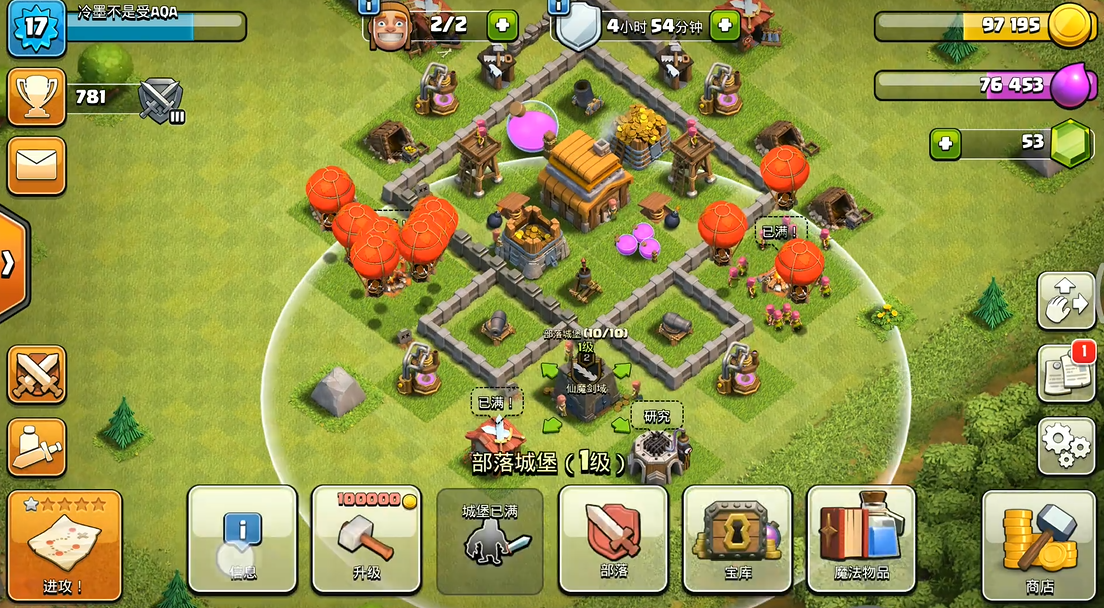Open the 宝库 treasury
Image resolution: width=1104 pixels, height=608 pixels.
click(x=736, y=538)
